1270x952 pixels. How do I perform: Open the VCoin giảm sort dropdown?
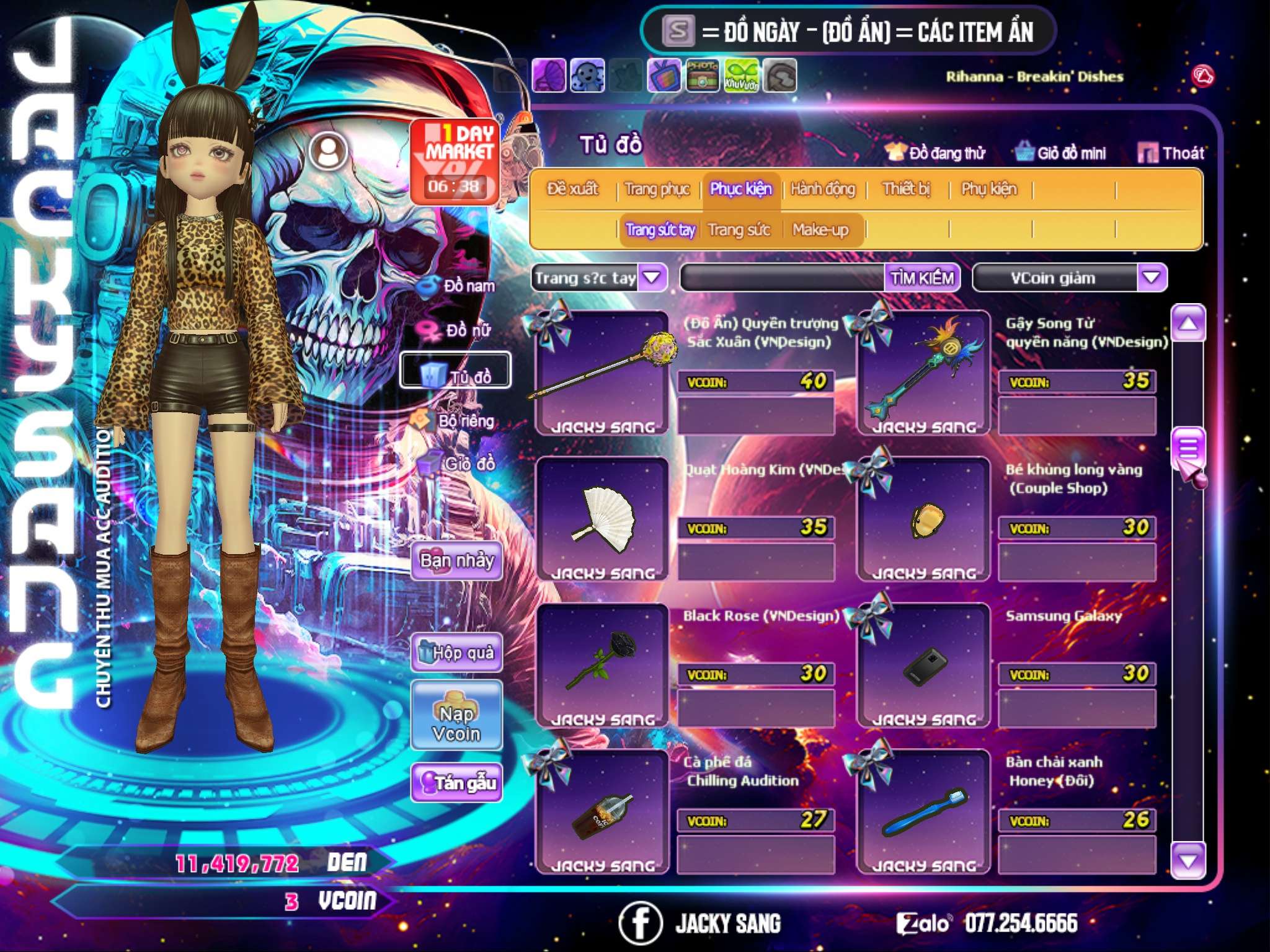coord(1151,278)
